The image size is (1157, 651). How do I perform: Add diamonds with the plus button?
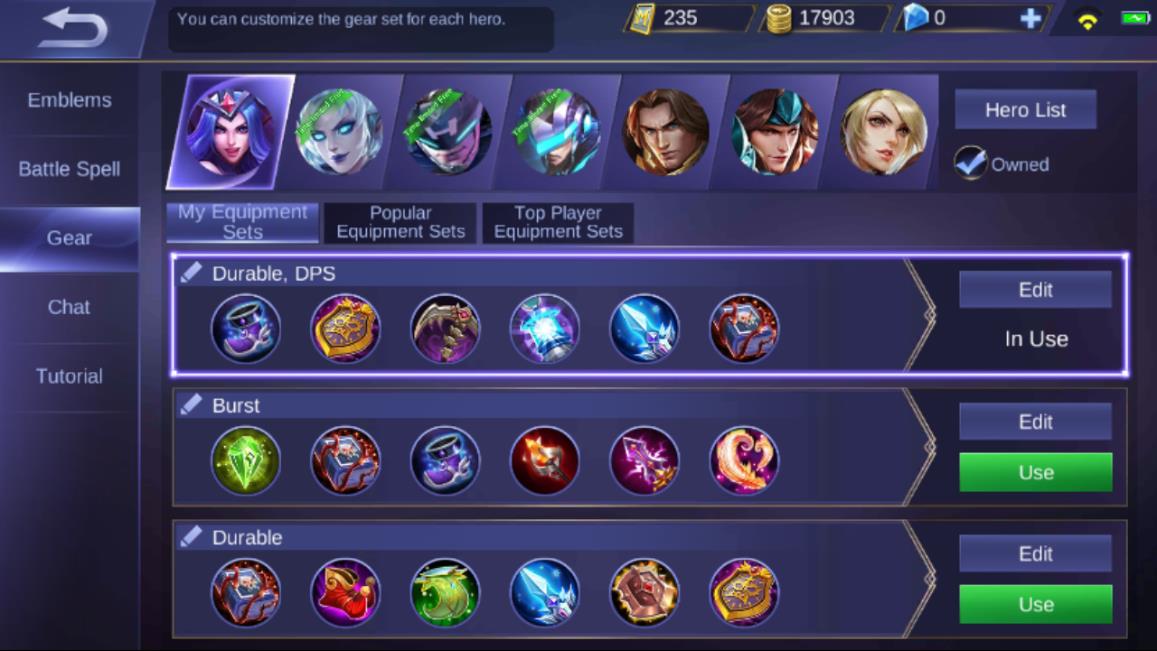coord(1030,18)
